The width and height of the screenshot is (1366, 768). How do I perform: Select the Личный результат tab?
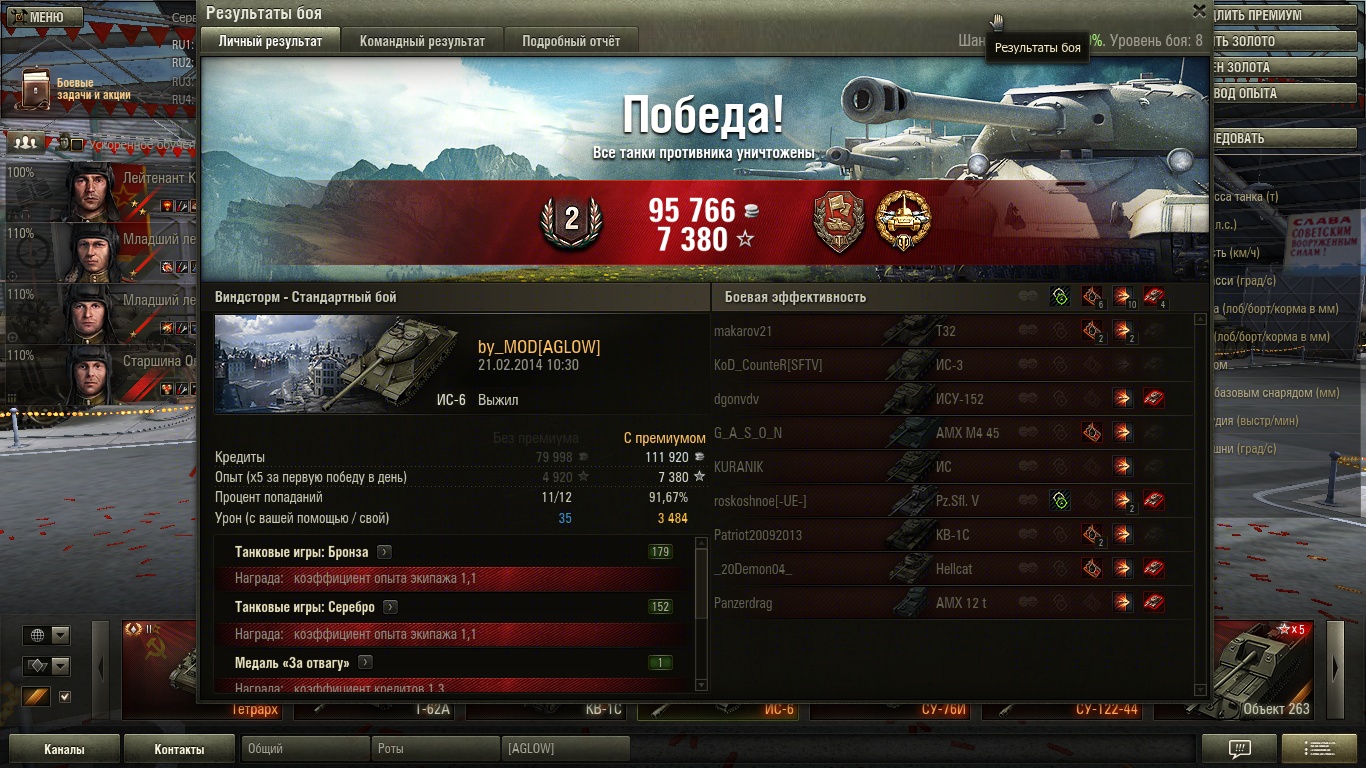270,41
